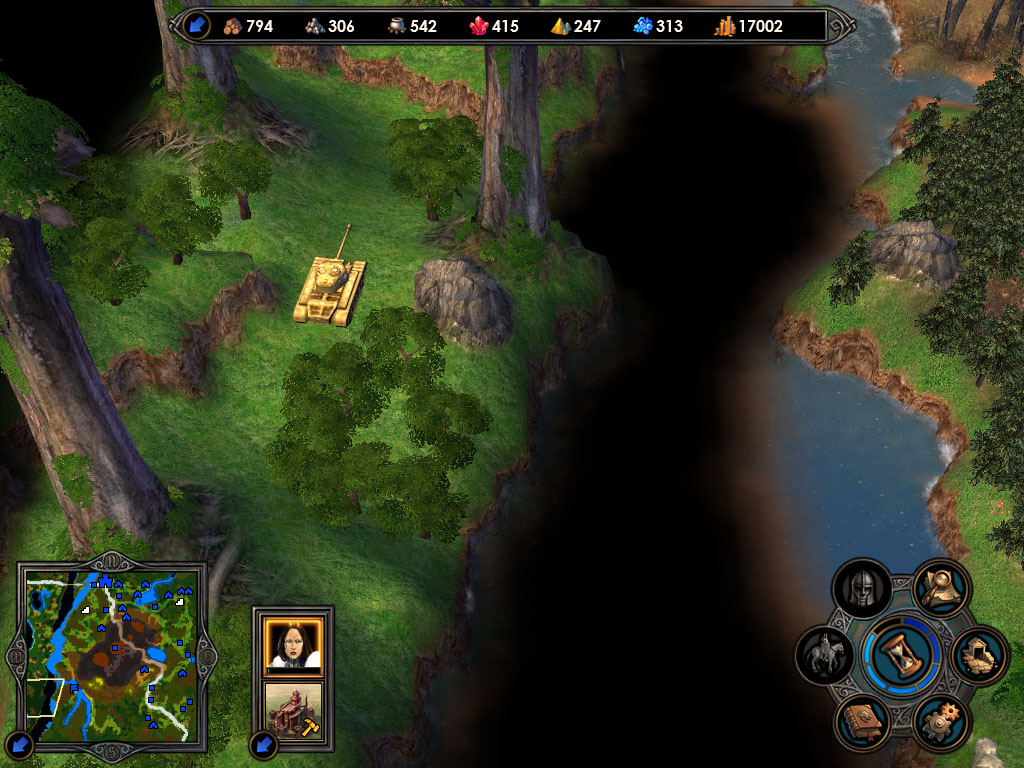Select the hero portrait

pos(293,645)
